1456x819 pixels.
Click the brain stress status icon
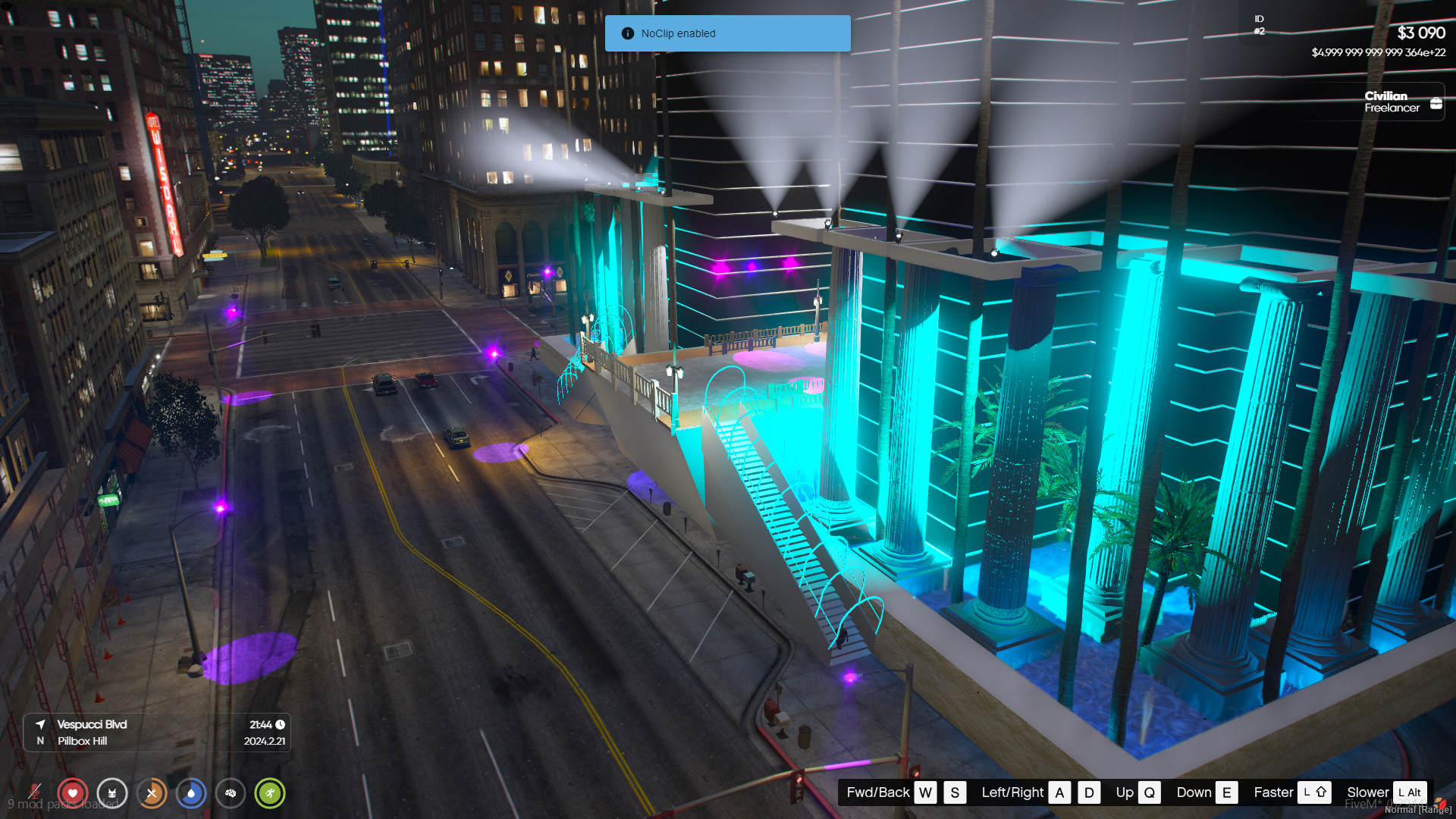click(x=231, y=793)
